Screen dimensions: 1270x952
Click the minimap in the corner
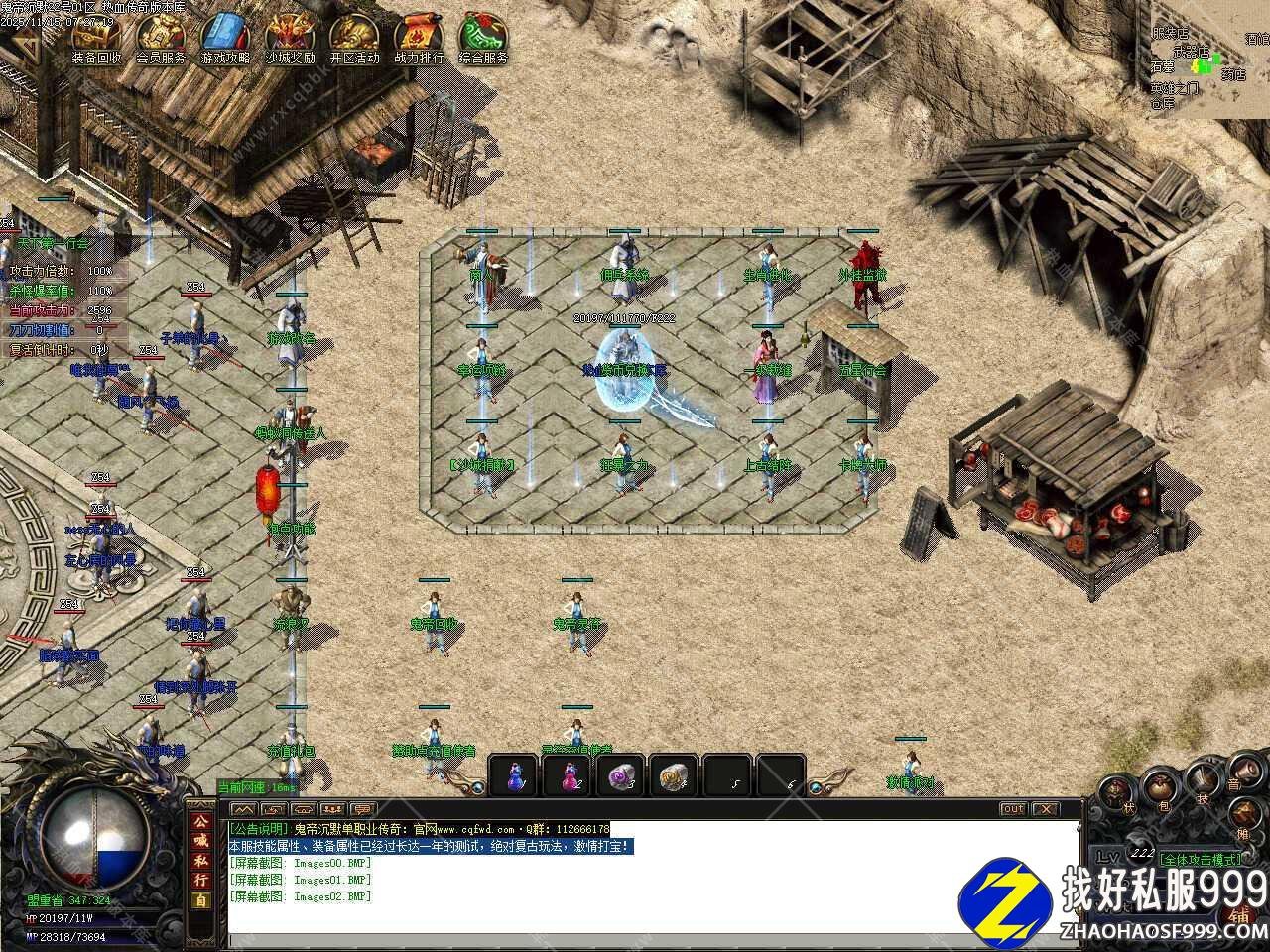(x=1204, y=58)
